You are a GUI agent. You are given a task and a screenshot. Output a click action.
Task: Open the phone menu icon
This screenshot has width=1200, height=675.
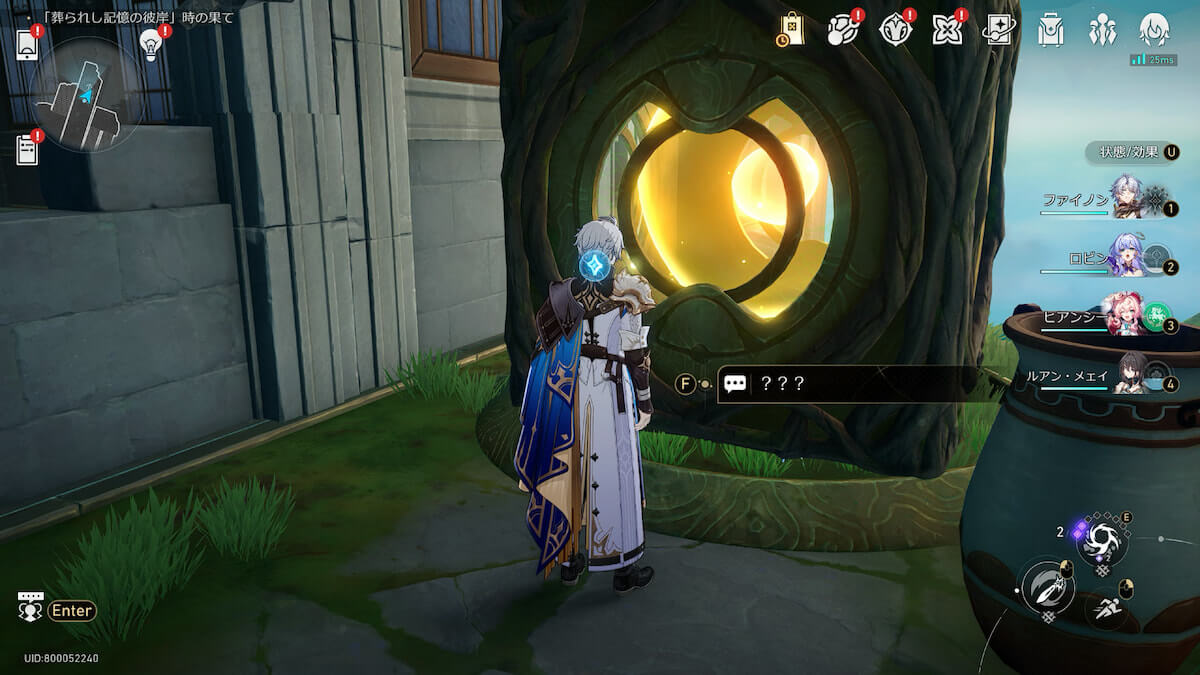[x=27, y=45]
